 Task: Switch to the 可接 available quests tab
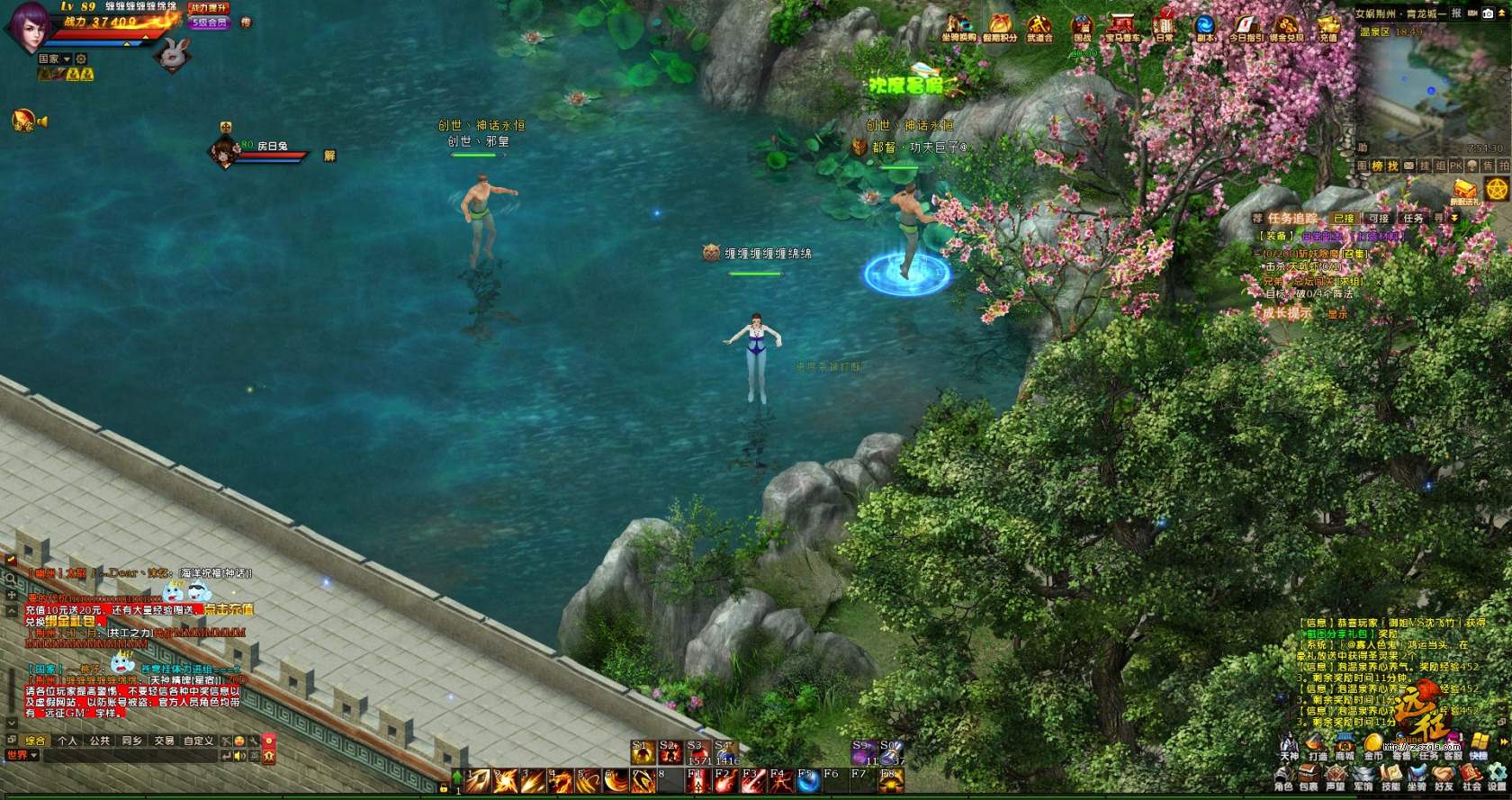tap(1379, 219)
